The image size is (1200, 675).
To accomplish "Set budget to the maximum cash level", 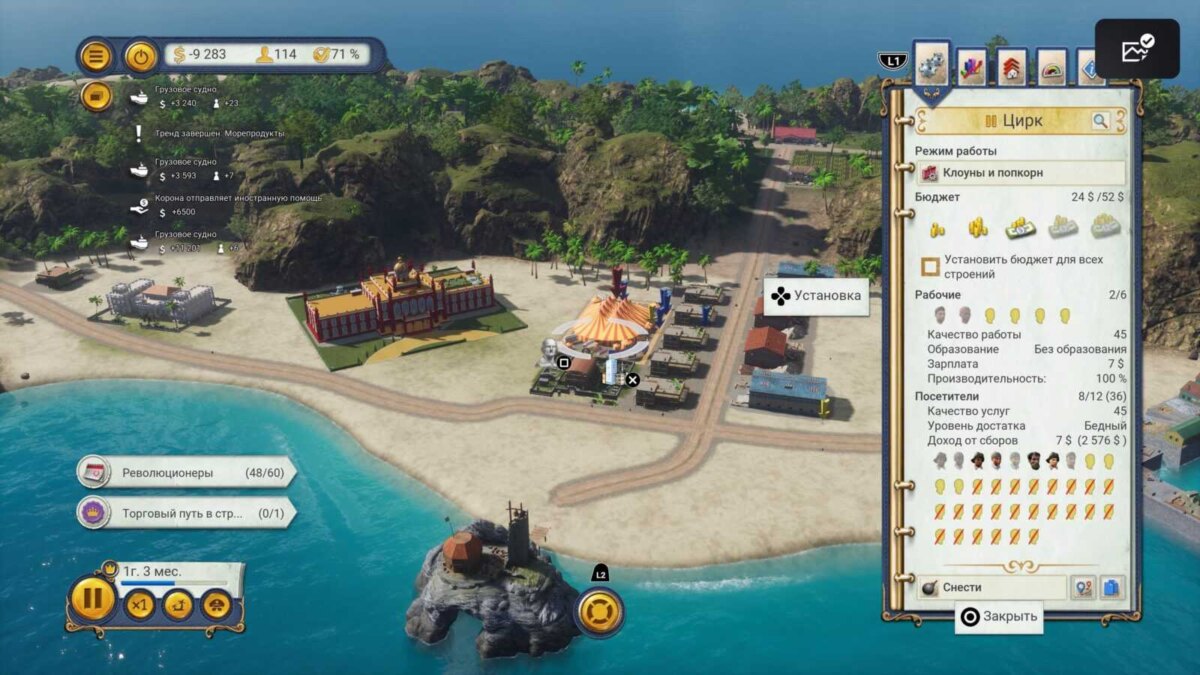I will coord(1105,226).
